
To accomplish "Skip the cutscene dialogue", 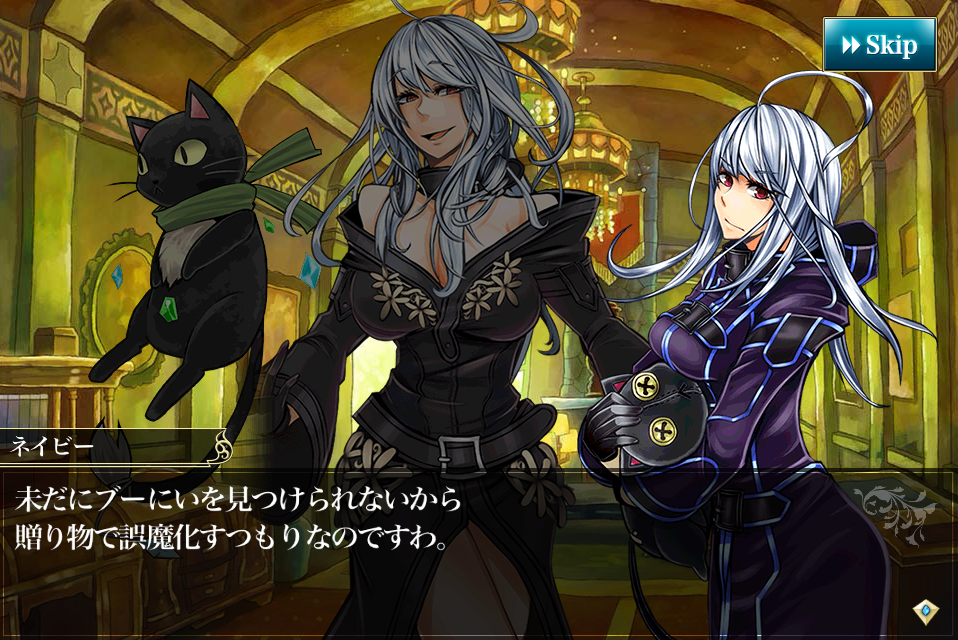I will point(879,45).
